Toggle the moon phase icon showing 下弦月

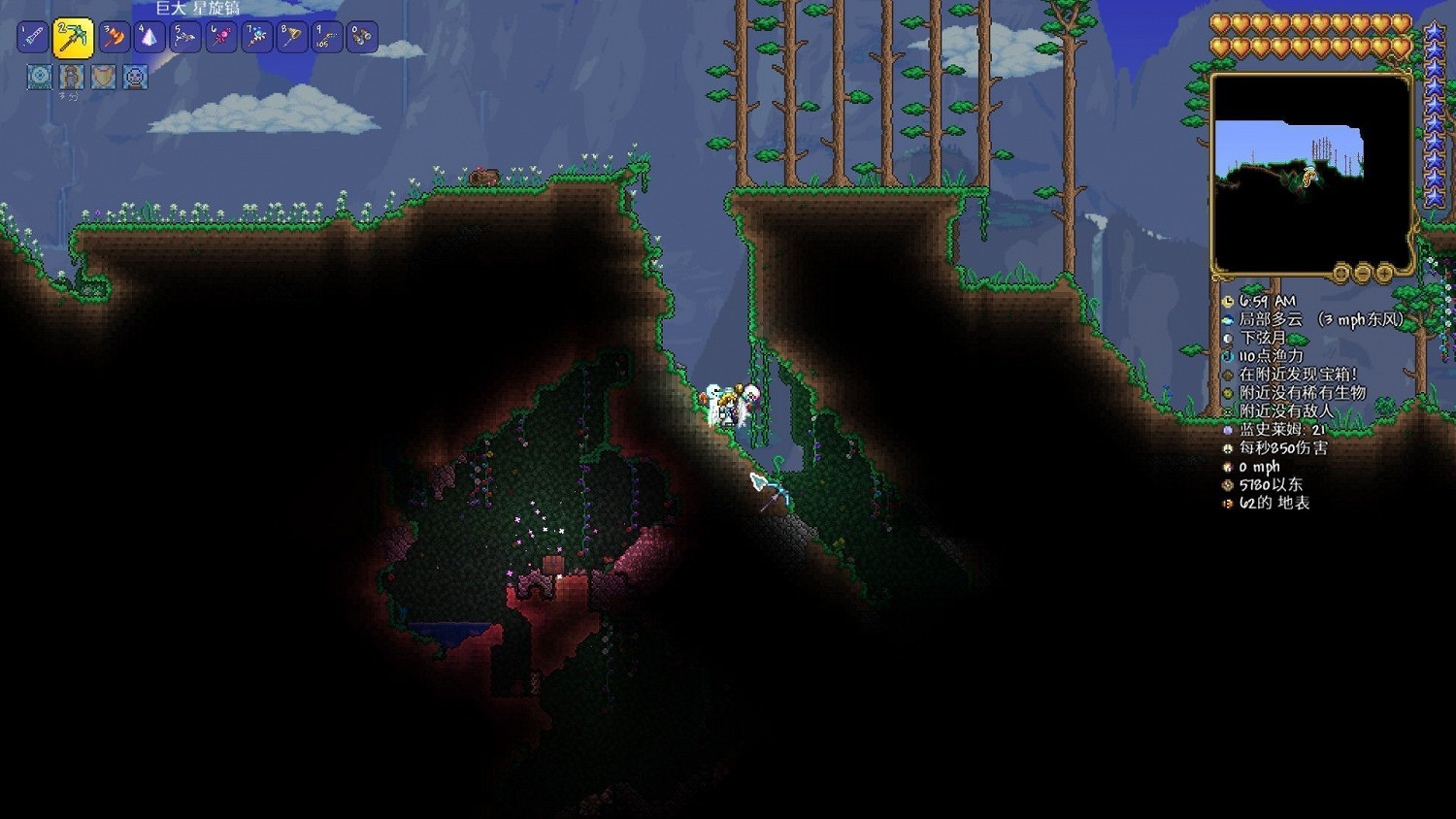[x=1227, y=337]
